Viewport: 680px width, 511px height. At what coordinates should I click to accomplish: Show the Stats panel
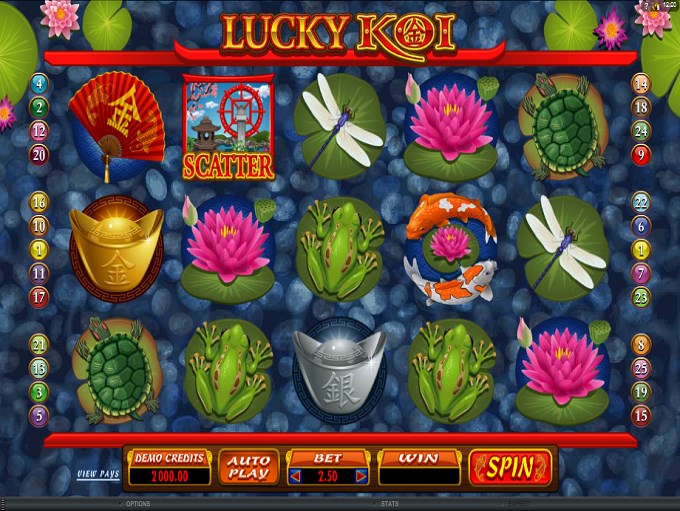[x=388, y=504]
